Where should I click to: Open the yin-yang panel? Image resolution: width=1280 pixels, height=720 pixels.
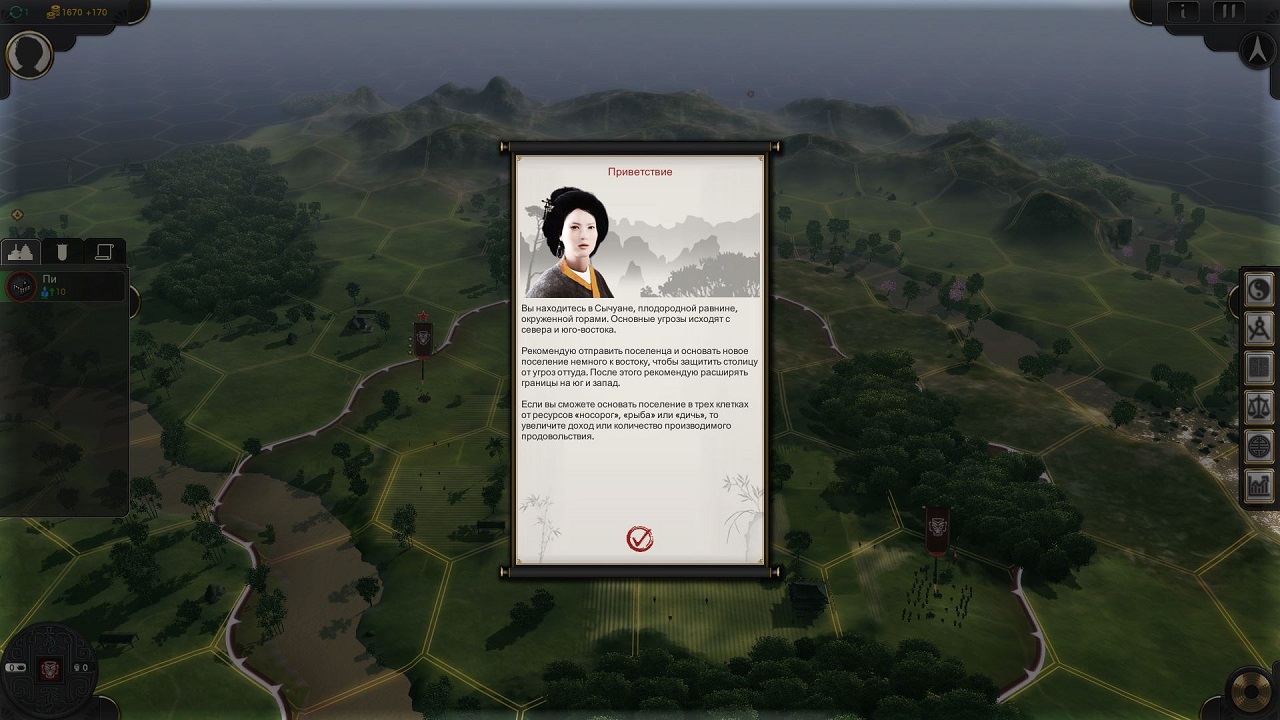click(x=1258, y=290)
